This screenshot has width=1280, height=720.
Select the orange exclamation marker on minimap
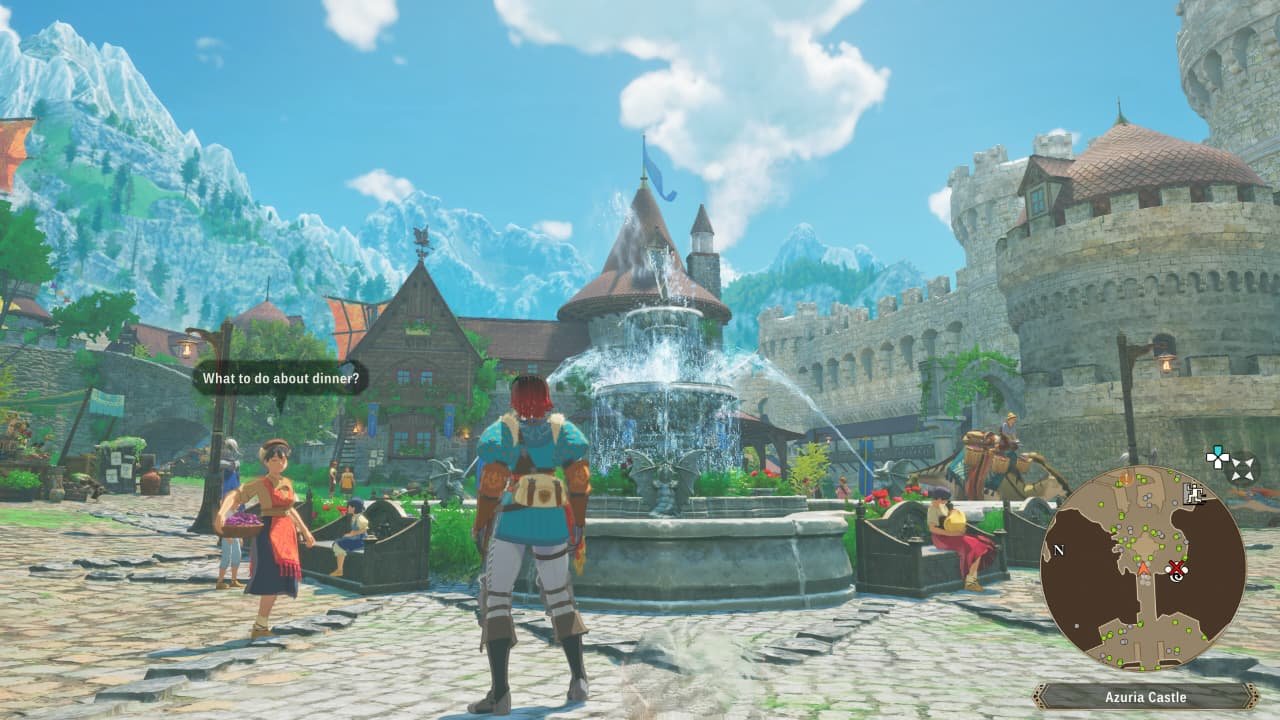1126,479
